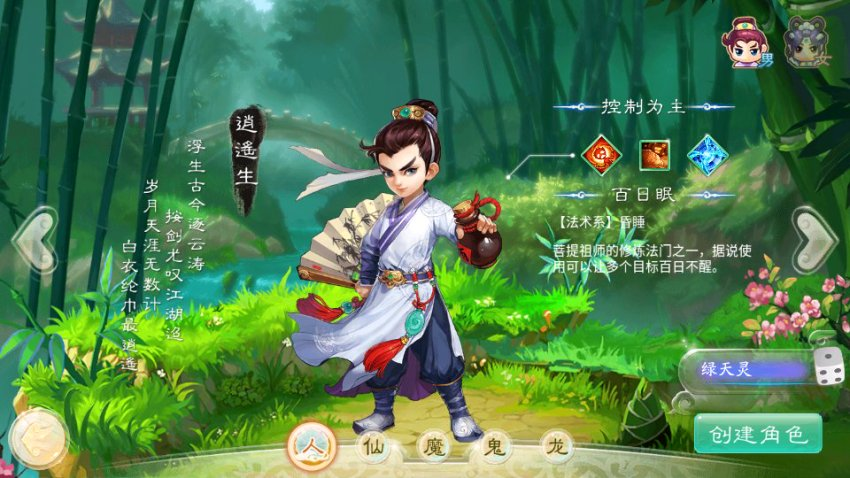Image resolution: width=850 pixels, height=478 pixels.
Task: Show the next character with right arrow
Action: 815,239
